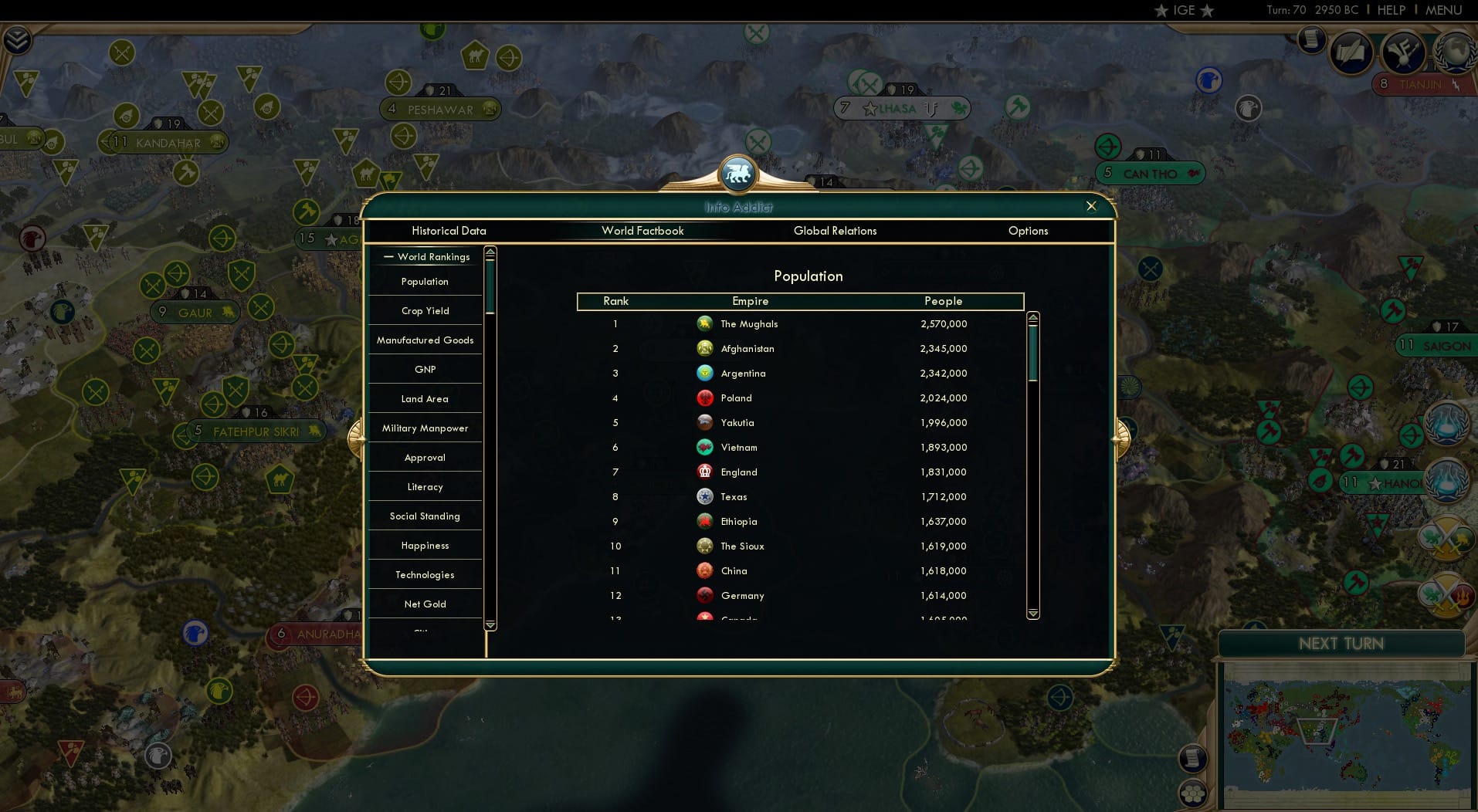Click the Texas civilization icon in rank 8
The image size is (1478, 812).
(705, 497)
